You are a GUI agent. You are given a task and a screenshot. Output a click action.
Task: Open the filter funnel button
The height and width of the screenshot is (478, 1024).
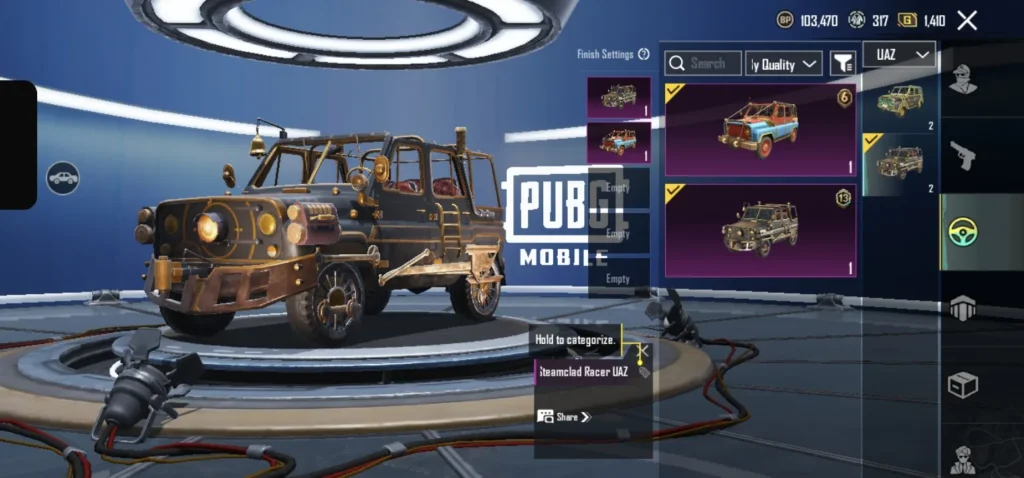pyautogui.click(x=843, y=64)
